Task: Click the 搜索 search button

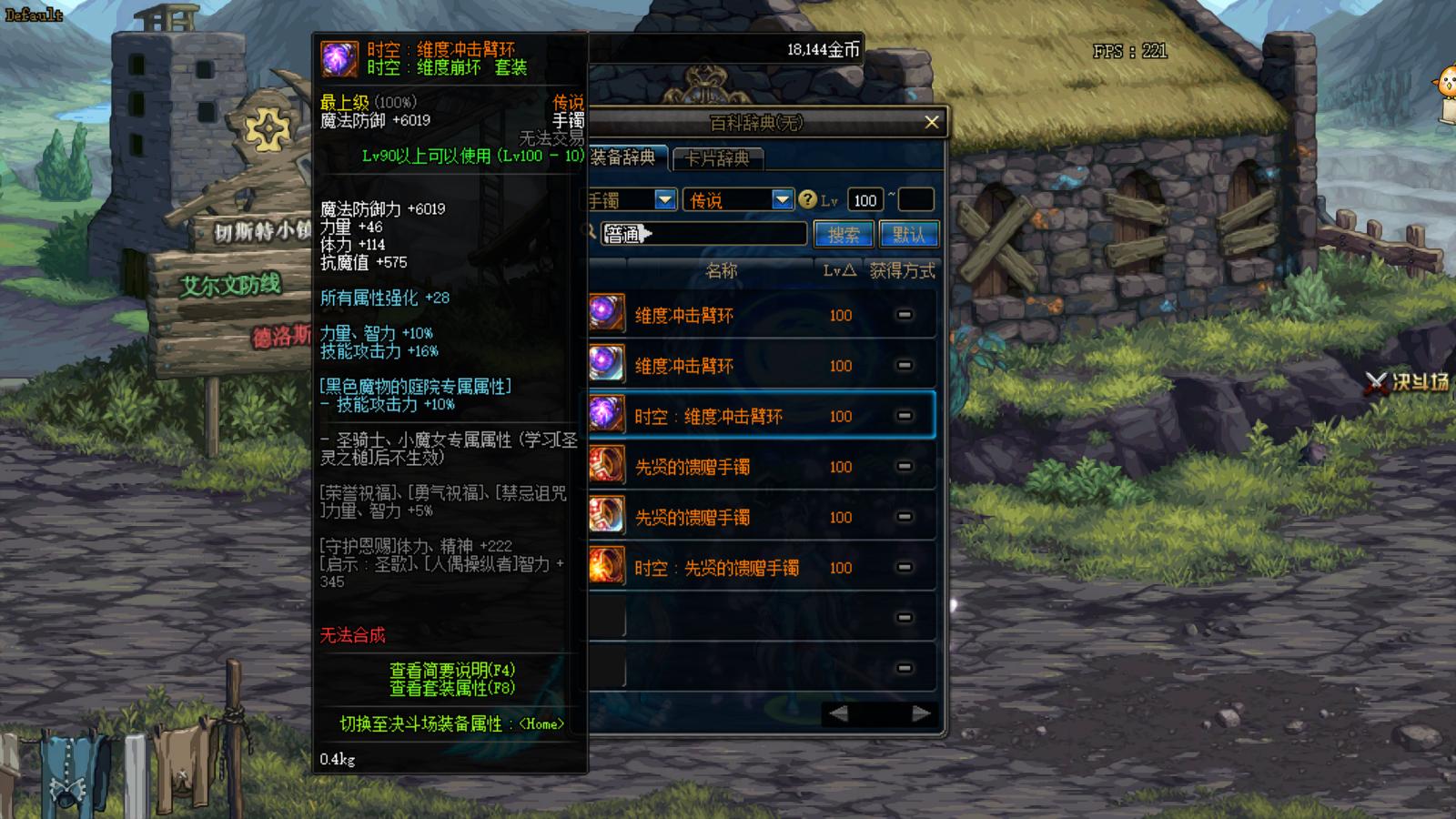Action: 844,234
